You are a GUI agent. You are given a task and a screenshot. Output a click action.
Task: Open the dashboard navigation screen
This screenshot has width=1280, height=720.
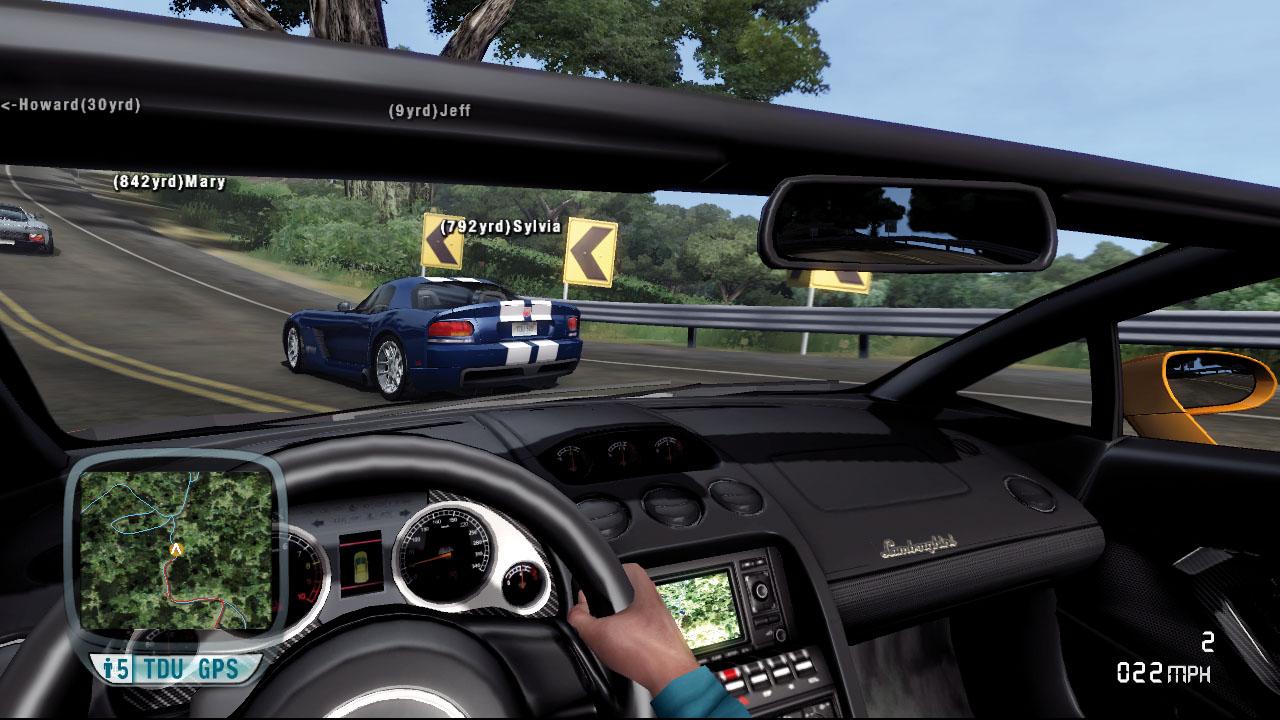coord(700,605)
